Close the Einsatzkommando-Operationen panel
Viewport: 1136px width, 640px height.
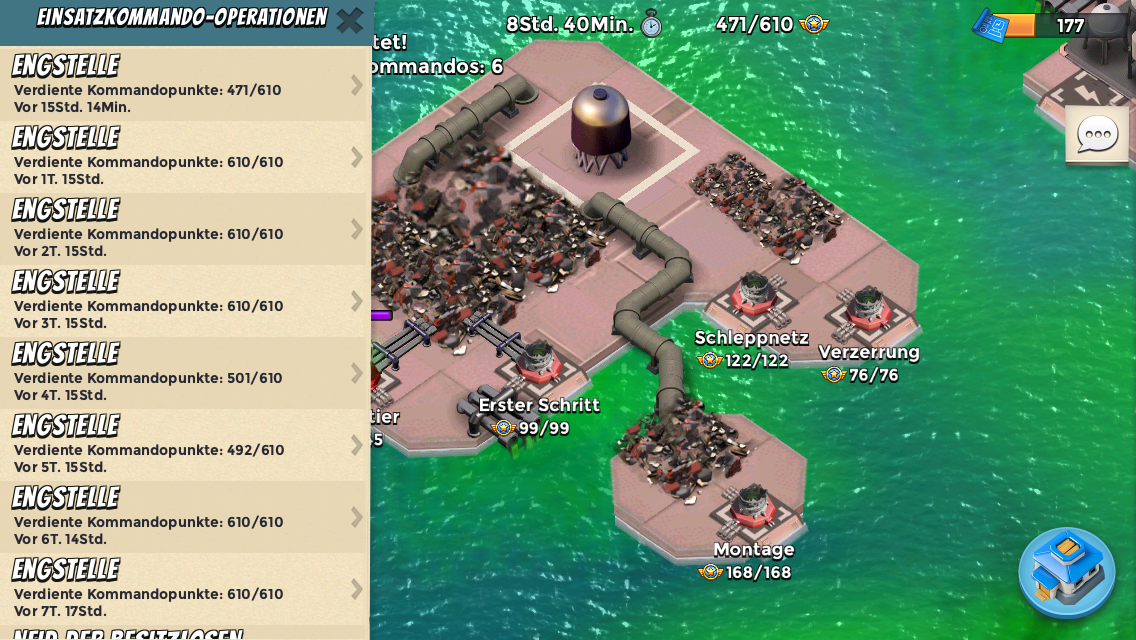pyautogui.click(x=349, y=20)
